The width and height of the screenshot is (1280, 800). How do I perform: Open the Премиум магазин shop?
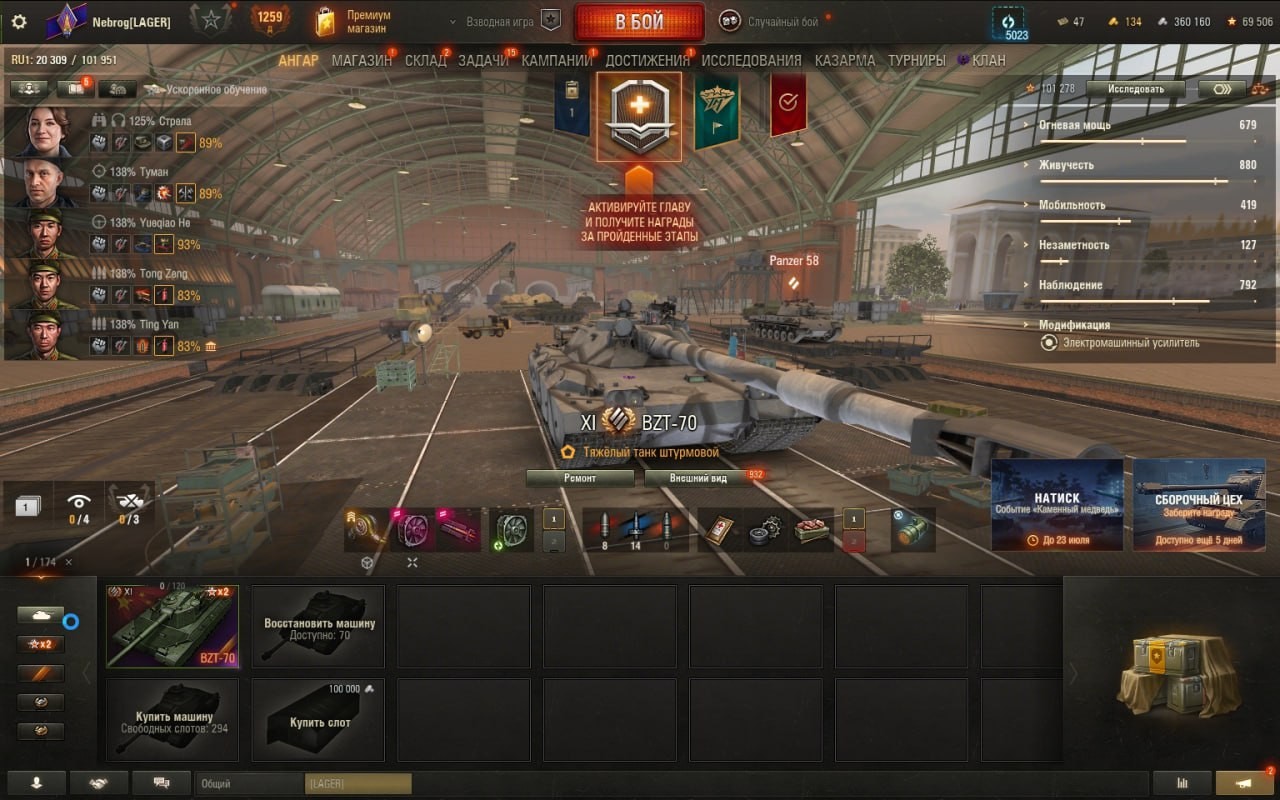(353, 21)
